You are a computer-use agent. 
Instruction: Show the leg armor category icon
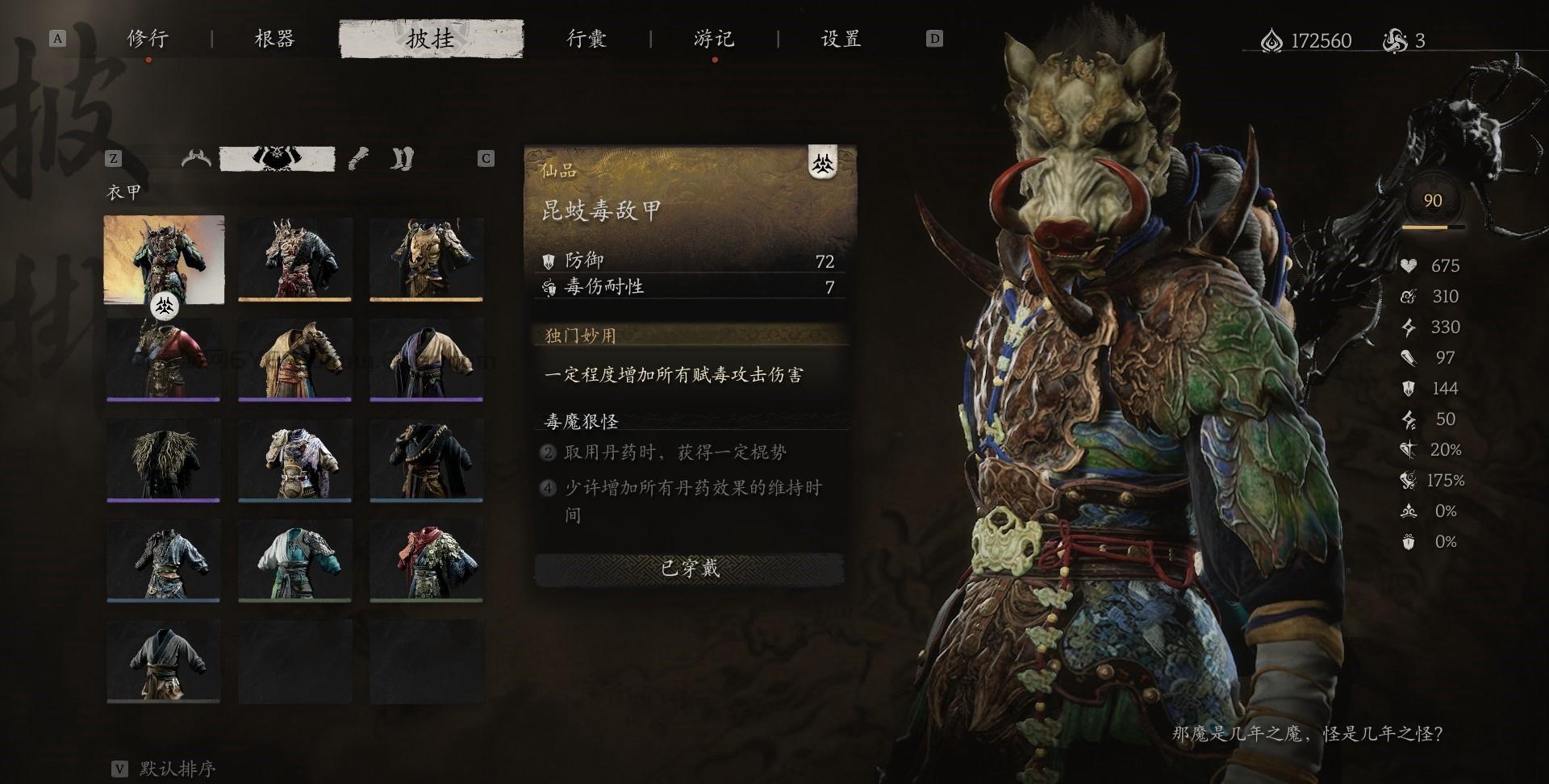[x=402, y=158]
